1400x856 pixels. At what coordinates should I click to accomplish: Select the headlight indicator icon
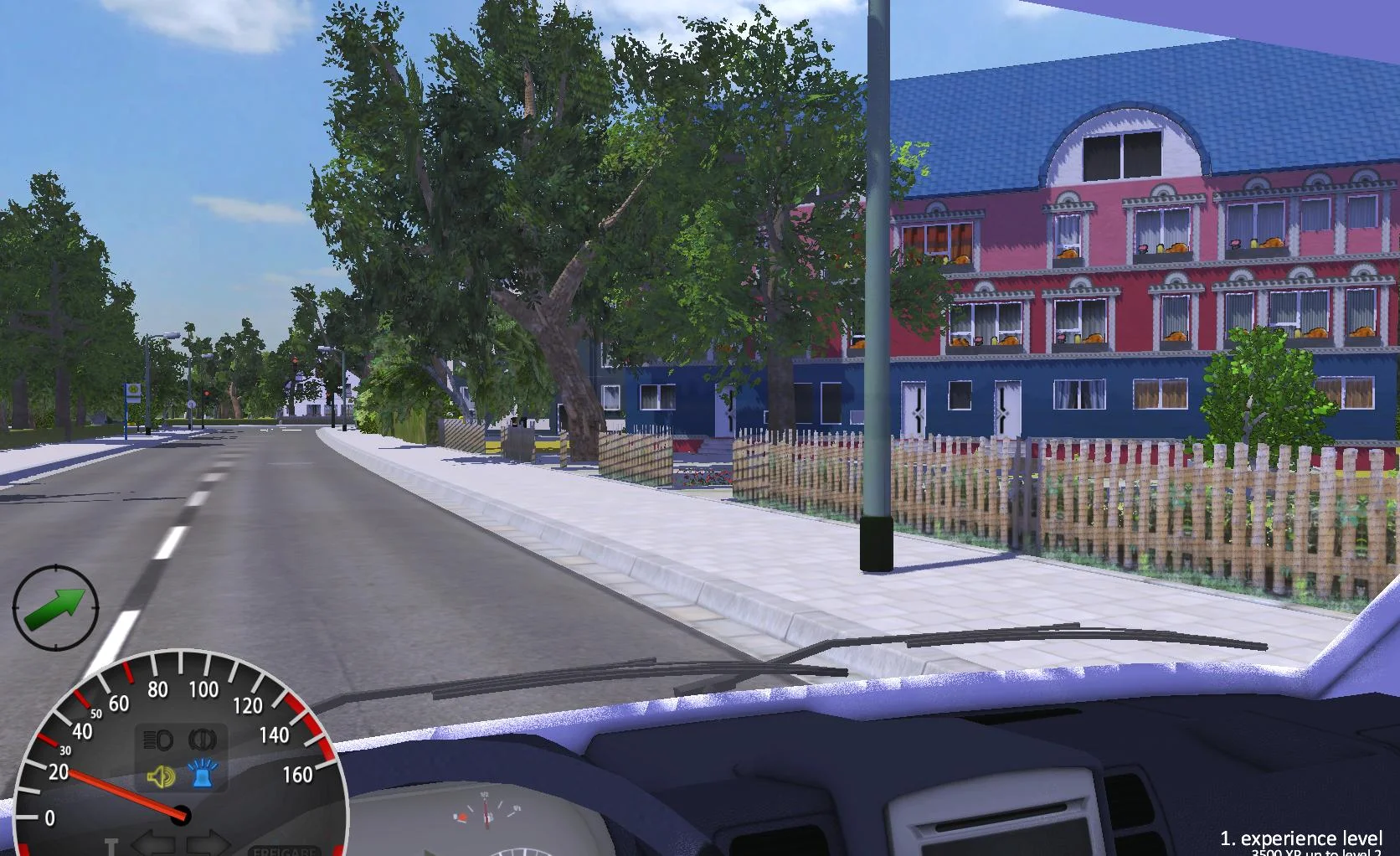point(159,739)
